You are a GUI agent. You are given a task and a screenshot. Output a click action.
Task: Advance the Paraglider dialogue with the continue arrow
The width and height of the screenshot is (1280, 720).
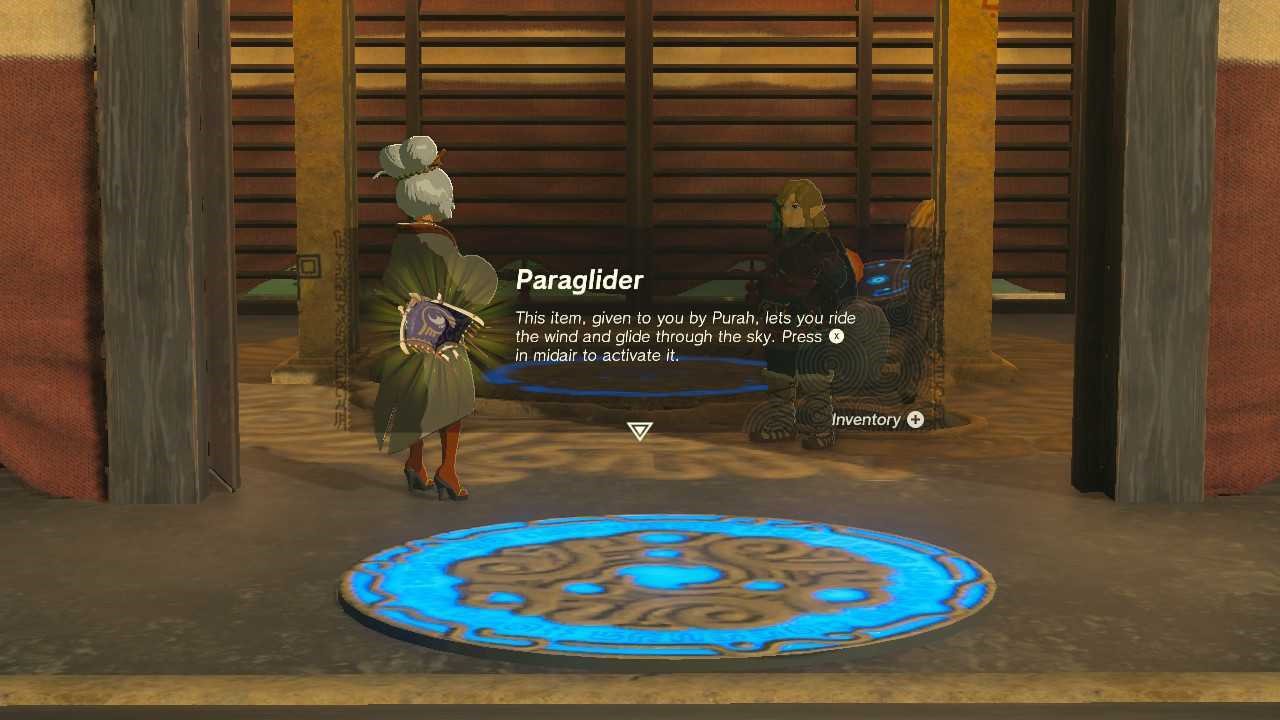coord(639,431)
